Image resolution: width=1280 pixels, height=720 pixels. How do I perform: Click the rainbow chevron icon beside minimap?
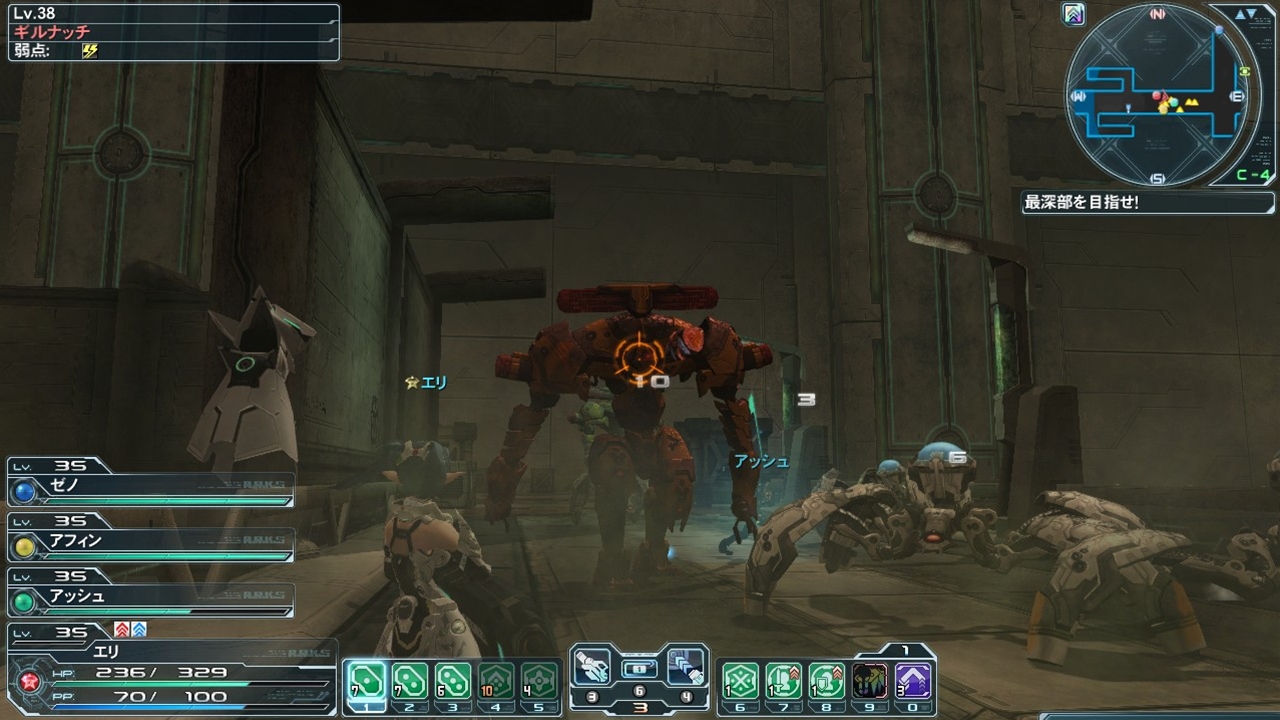pos(1075,14)
